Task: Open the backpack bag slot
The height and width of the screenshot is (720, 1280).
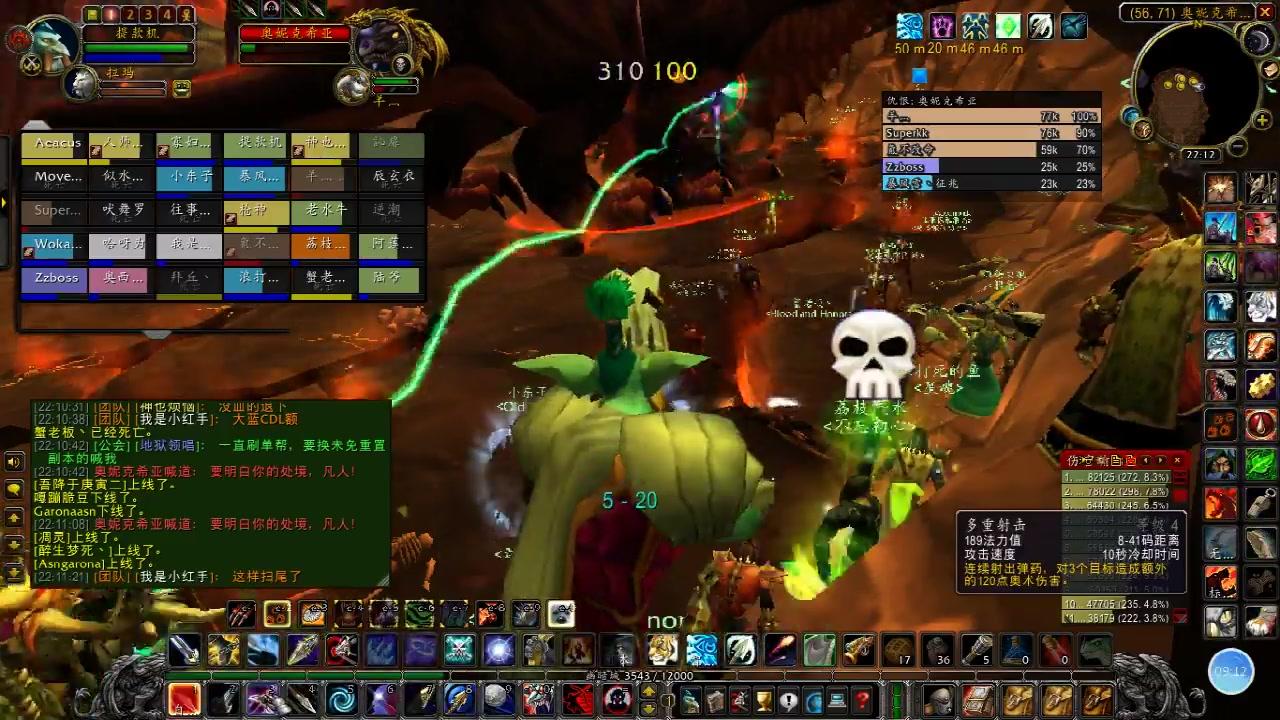Action: [1097, 699]
